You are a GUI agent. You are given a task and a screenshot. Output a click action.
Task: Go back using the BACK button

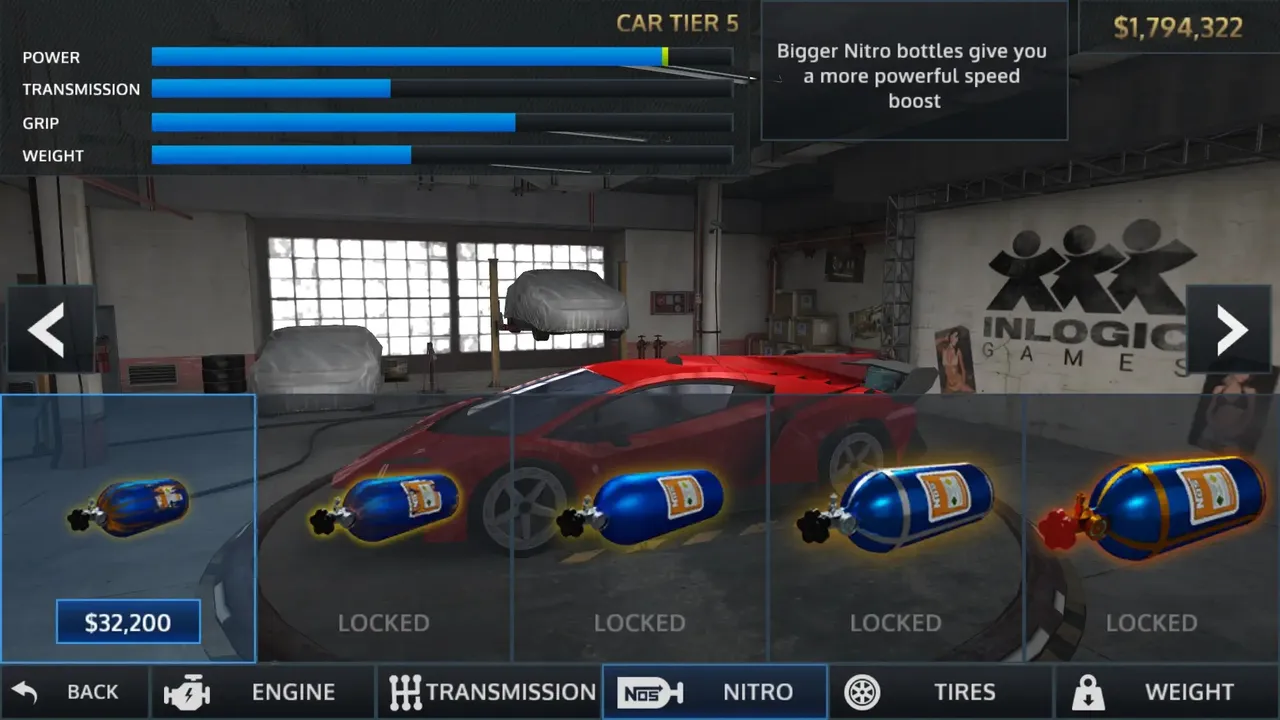tap(75, 692)
